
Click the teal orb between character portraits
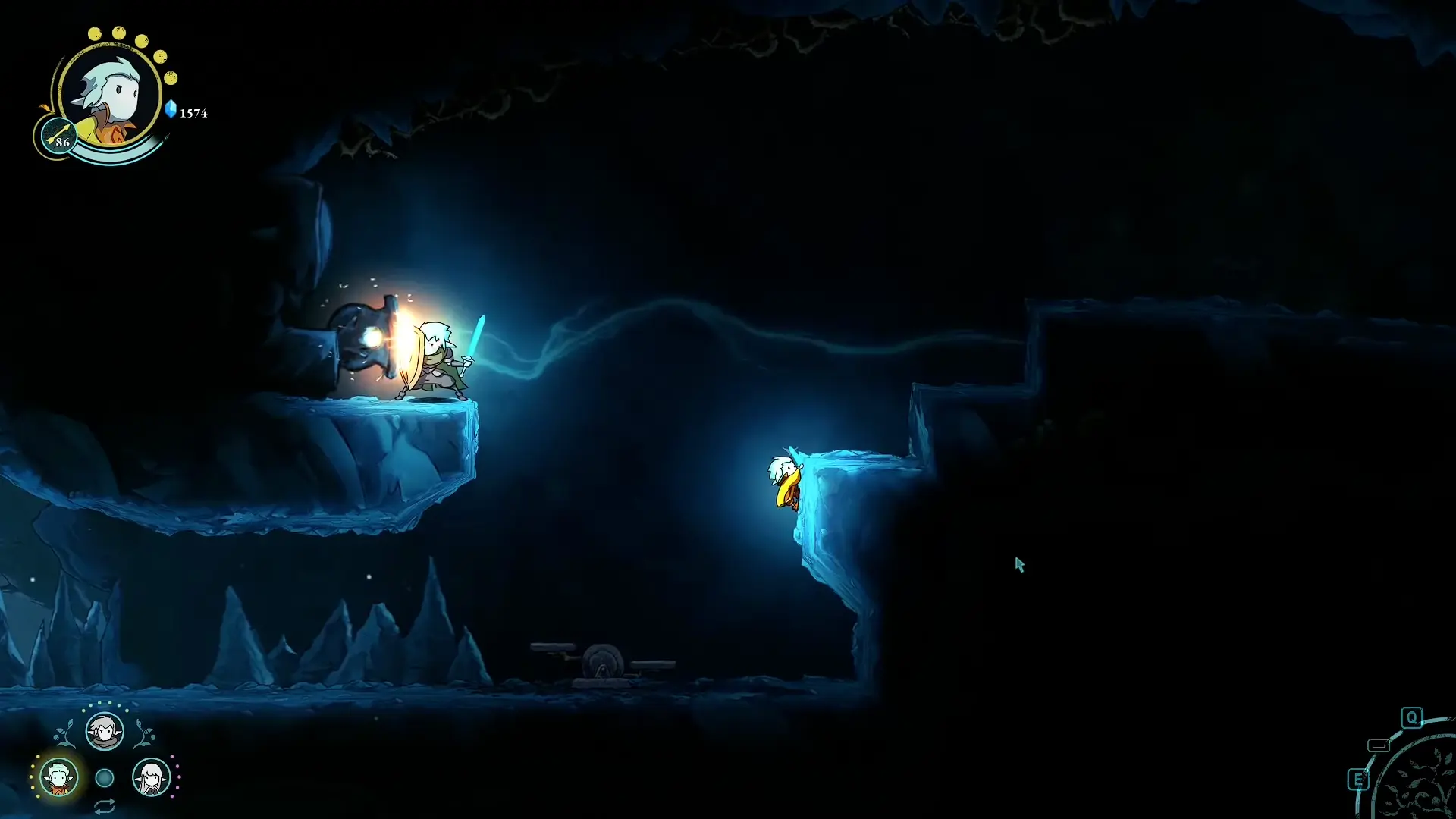click(105, 777)
